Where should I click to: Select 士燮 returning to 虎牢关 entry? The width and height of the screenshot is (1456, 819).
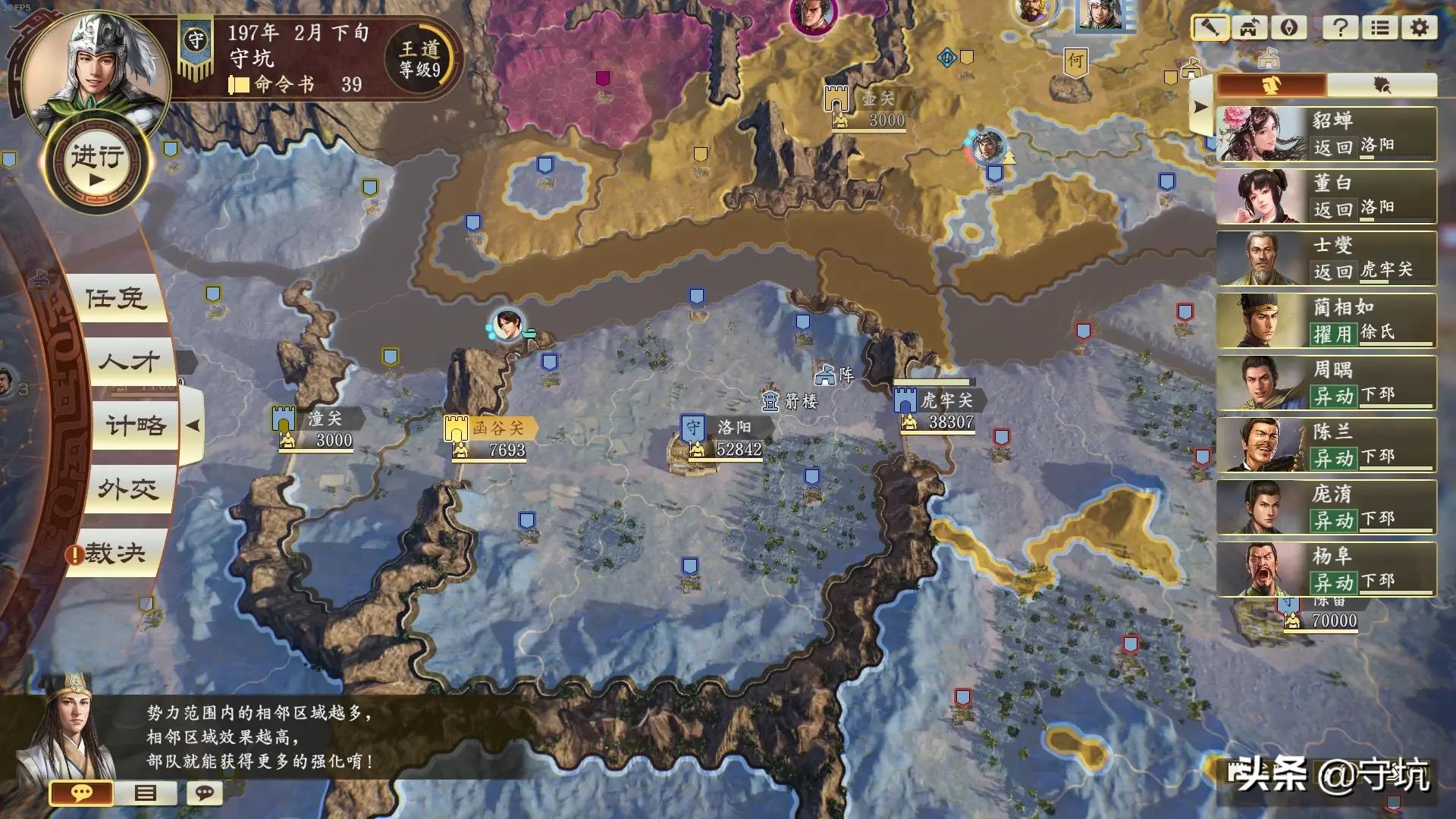pos(1326,259)
